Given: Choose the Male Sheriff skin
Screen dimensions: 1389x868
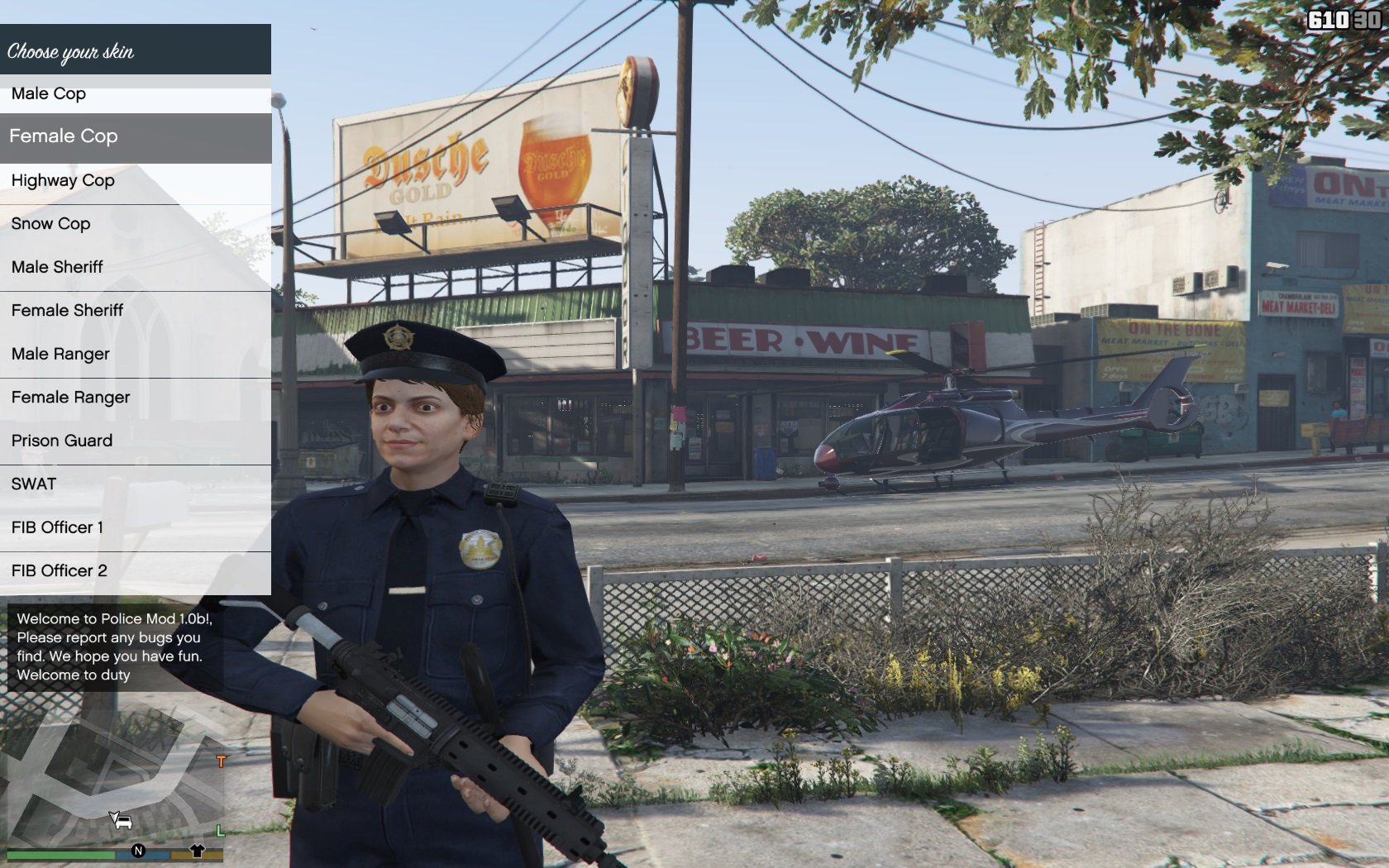Looking at the screenshot, I should [135, 268].
